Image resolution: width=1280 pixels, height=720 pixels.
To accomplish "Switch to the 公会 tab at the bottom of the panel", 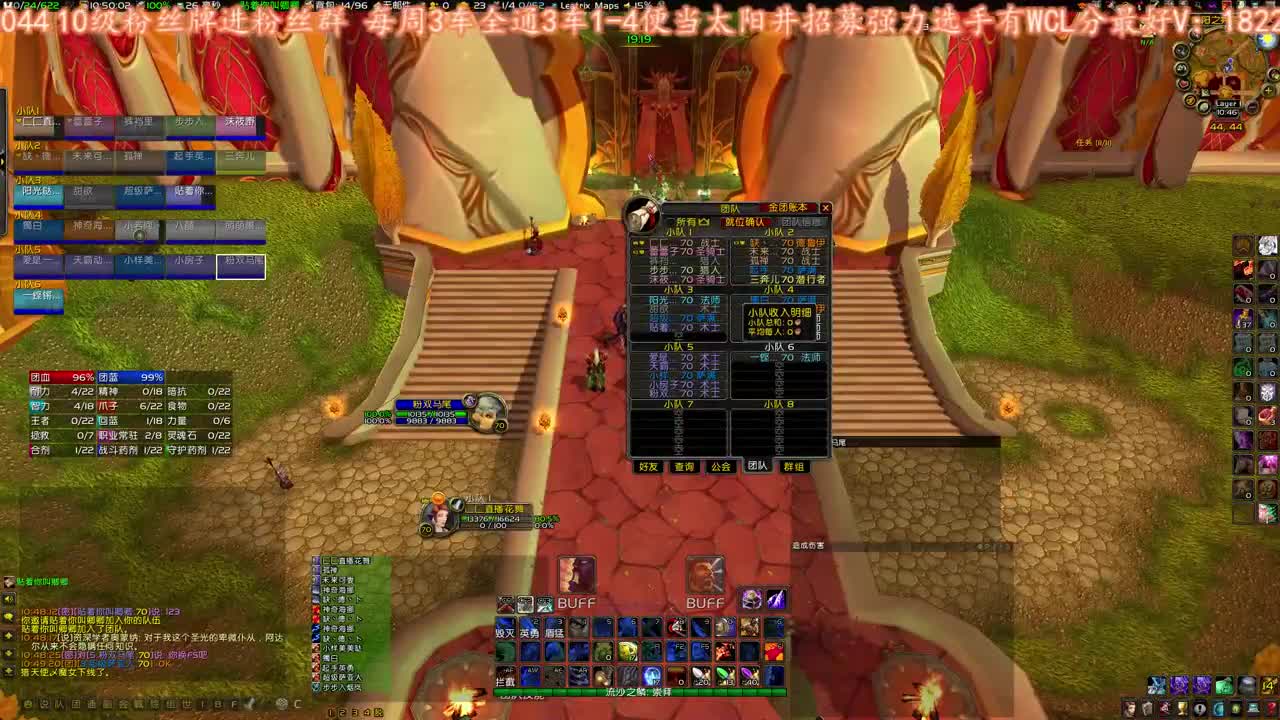I will (x=721, y=464).
